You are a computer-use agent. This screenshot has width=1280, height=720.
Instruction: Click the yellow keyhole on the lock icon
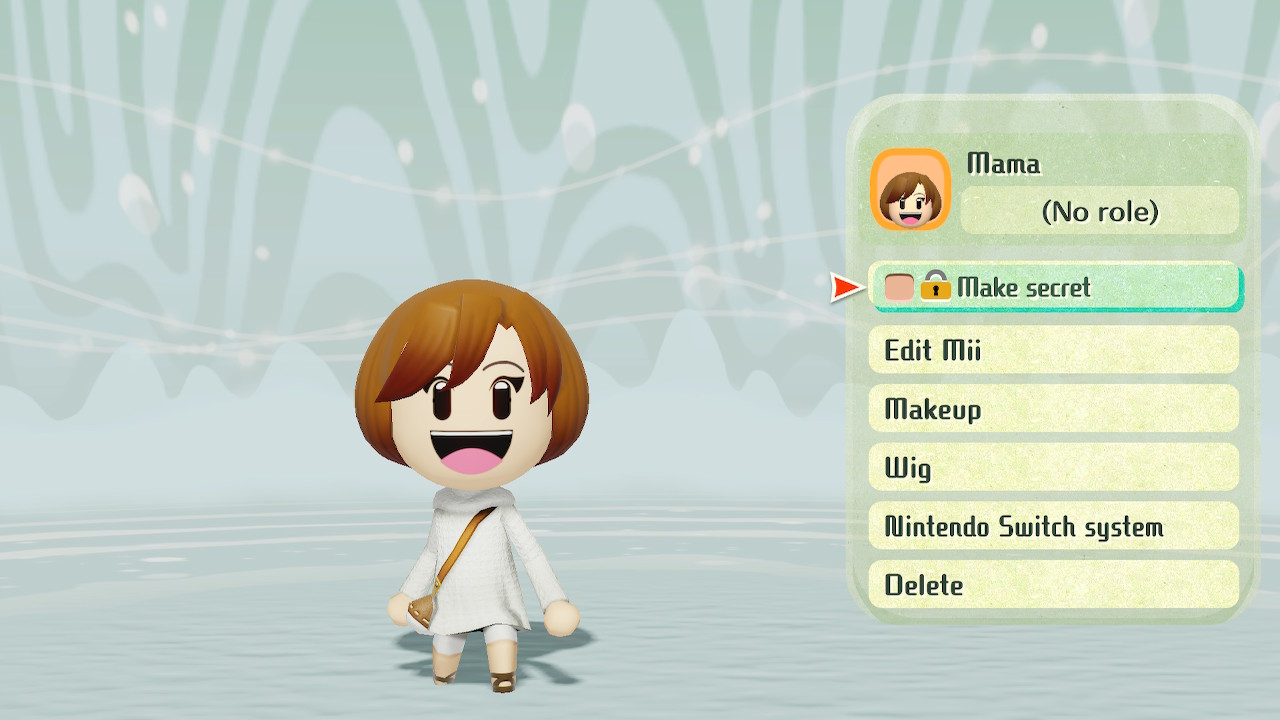pos(938,291)
